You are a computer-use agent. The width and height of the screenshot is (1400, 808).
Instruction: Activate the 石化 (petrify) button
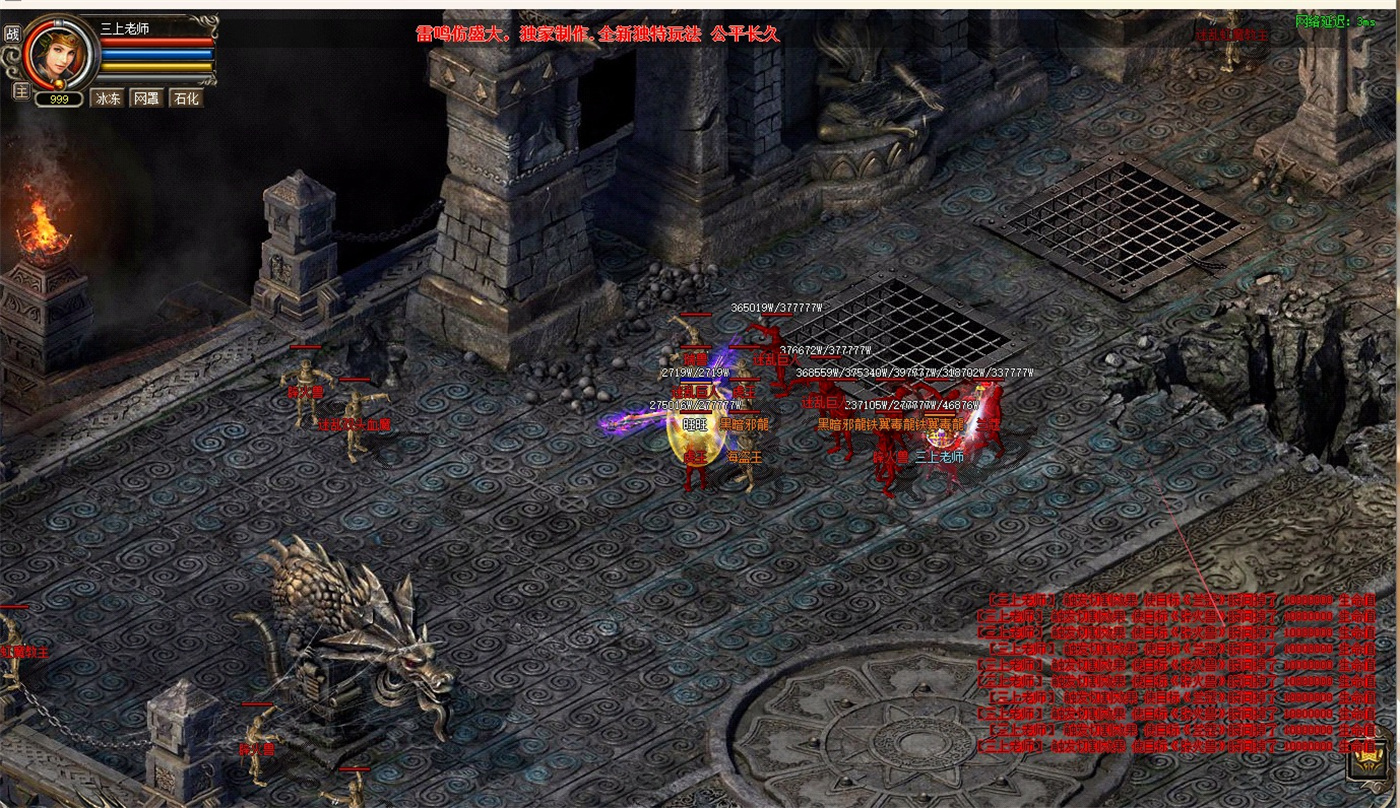click(185, 98)
